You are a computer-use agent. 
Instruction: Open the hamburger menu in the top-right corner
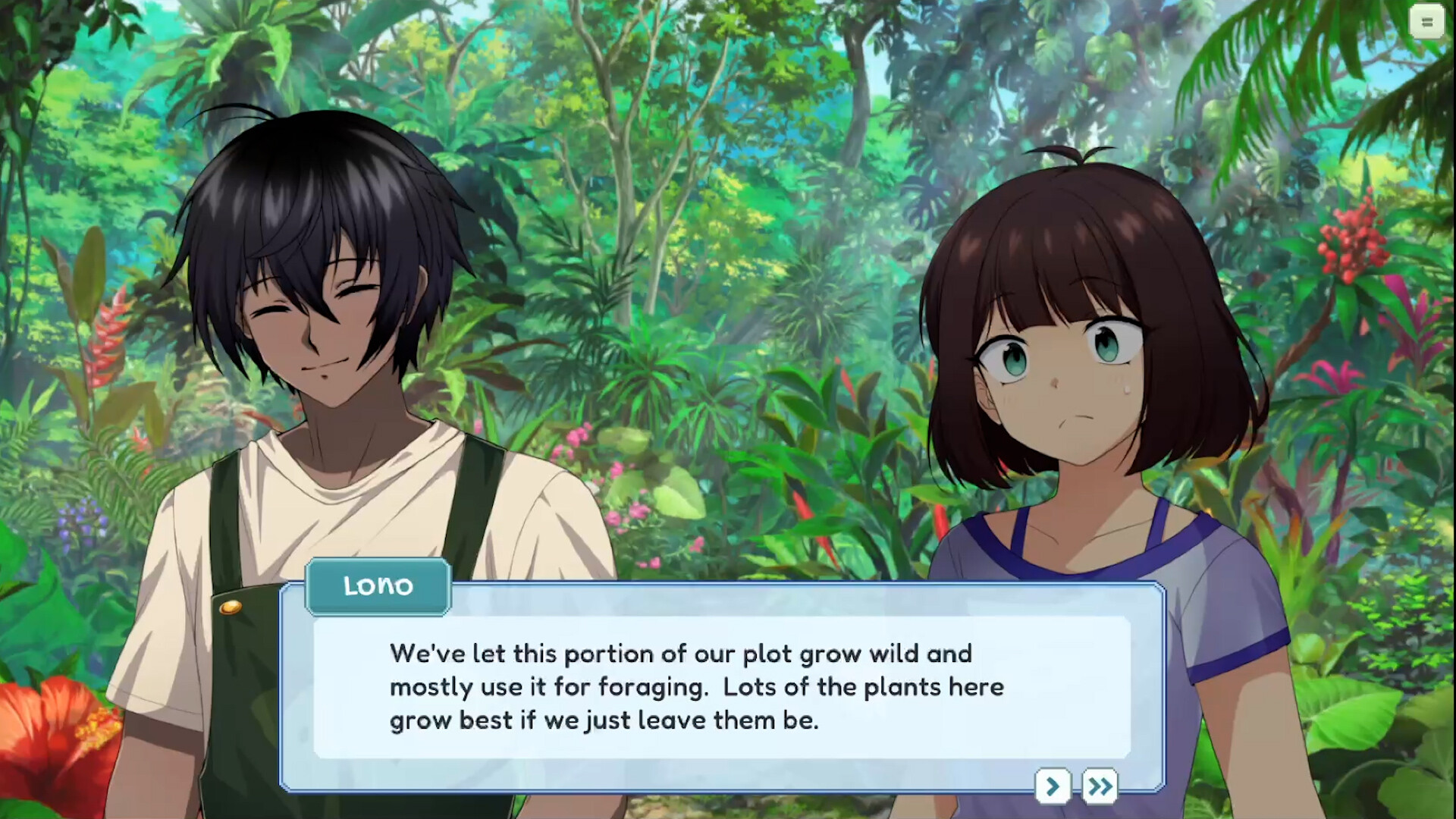coord(1426,22)
